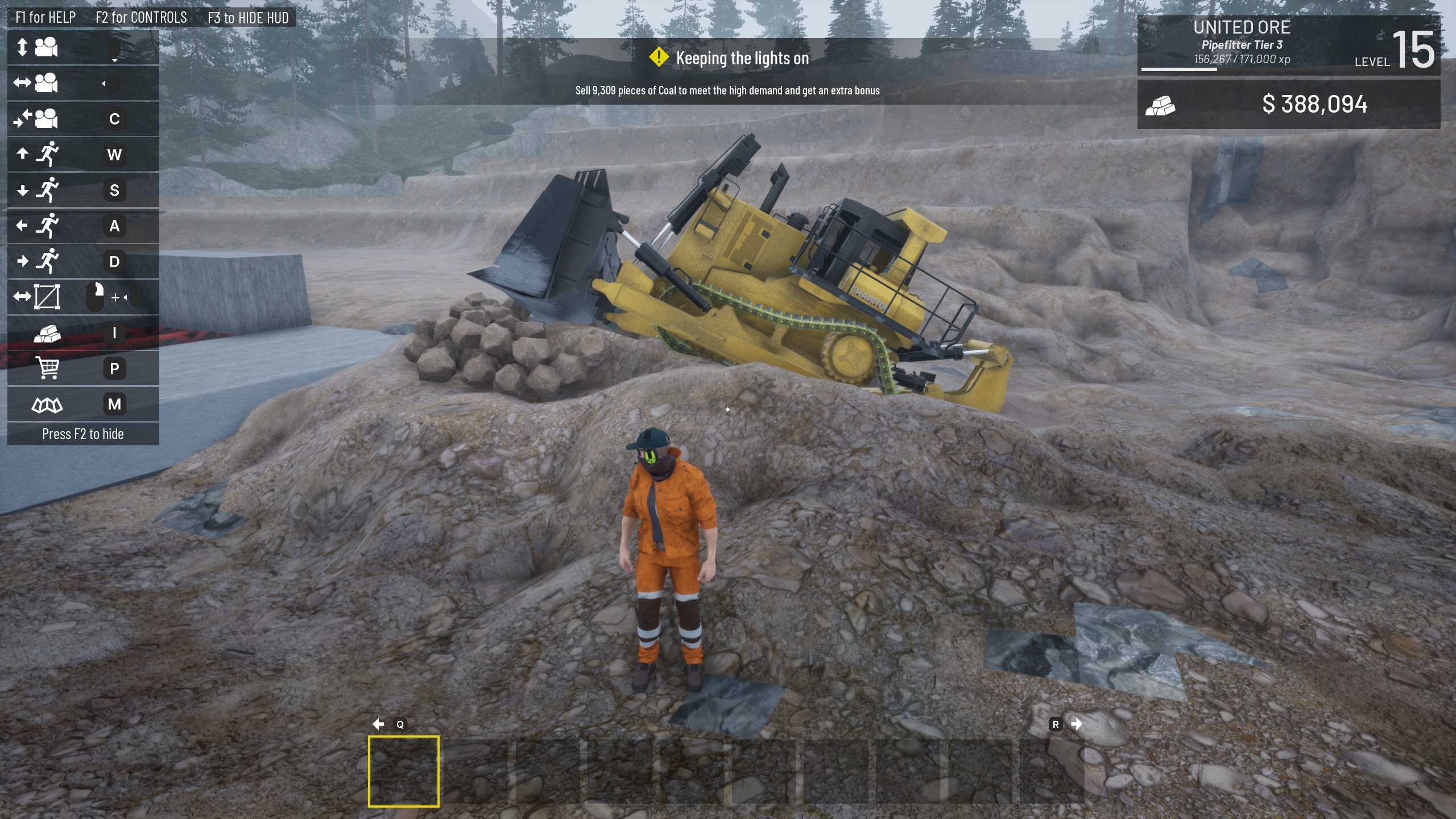Screen dimensions: 1456x819
Task: Click the gold bars icon beside the money
Action: coord(1160,105)
